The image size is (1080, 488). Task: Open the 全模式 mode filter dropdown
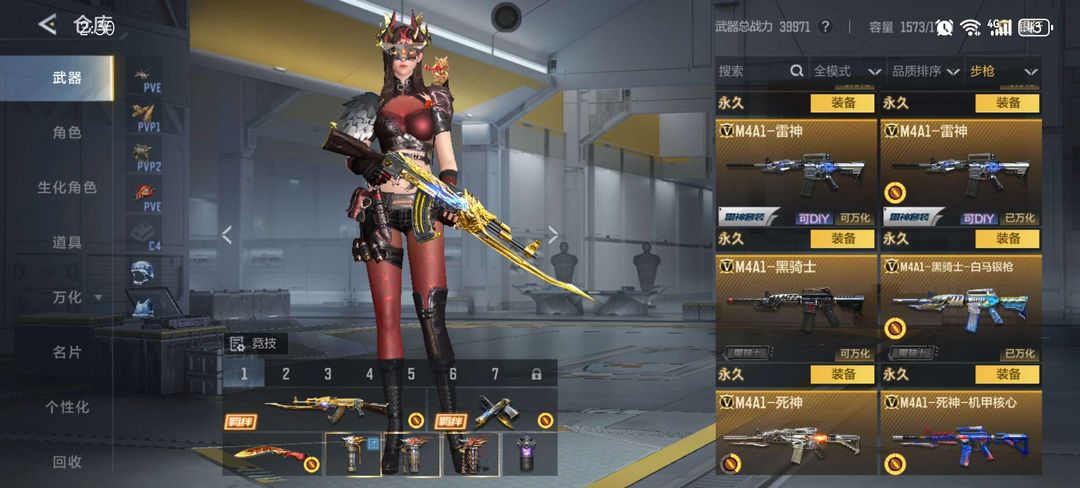pyautogui.click(x=846, y=71)
